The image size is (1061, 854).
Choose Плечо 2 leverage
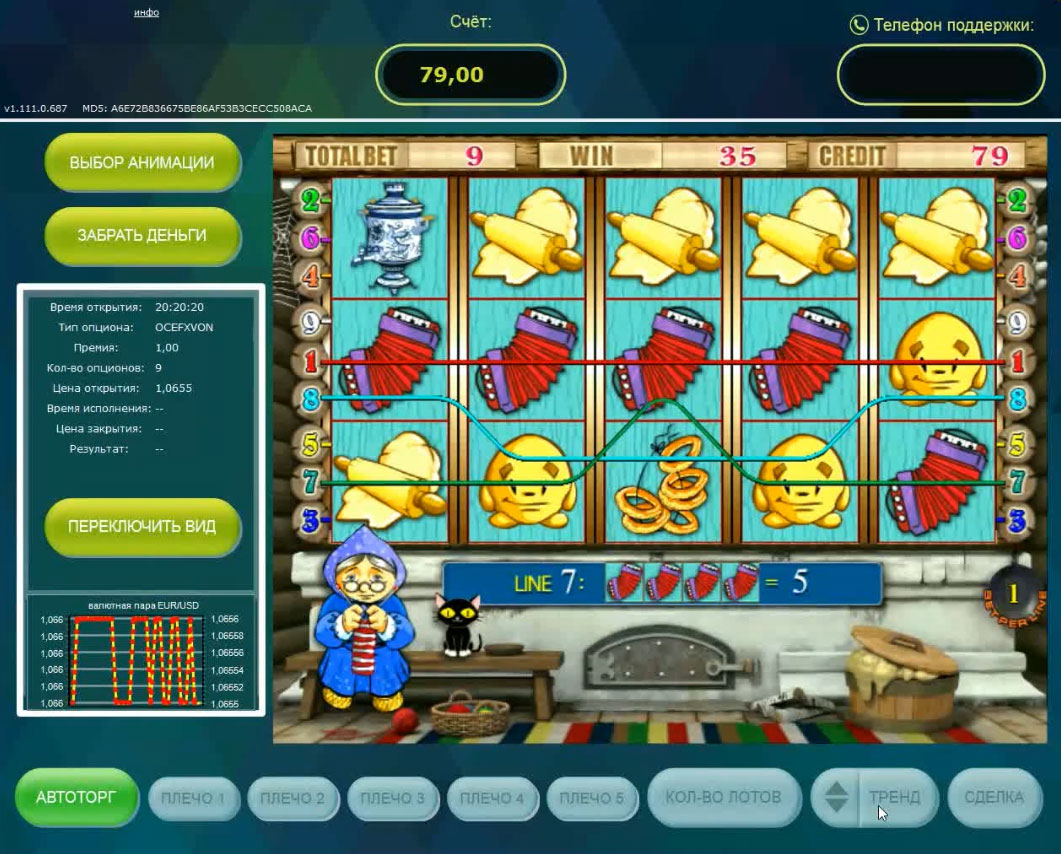coord(293,798)
